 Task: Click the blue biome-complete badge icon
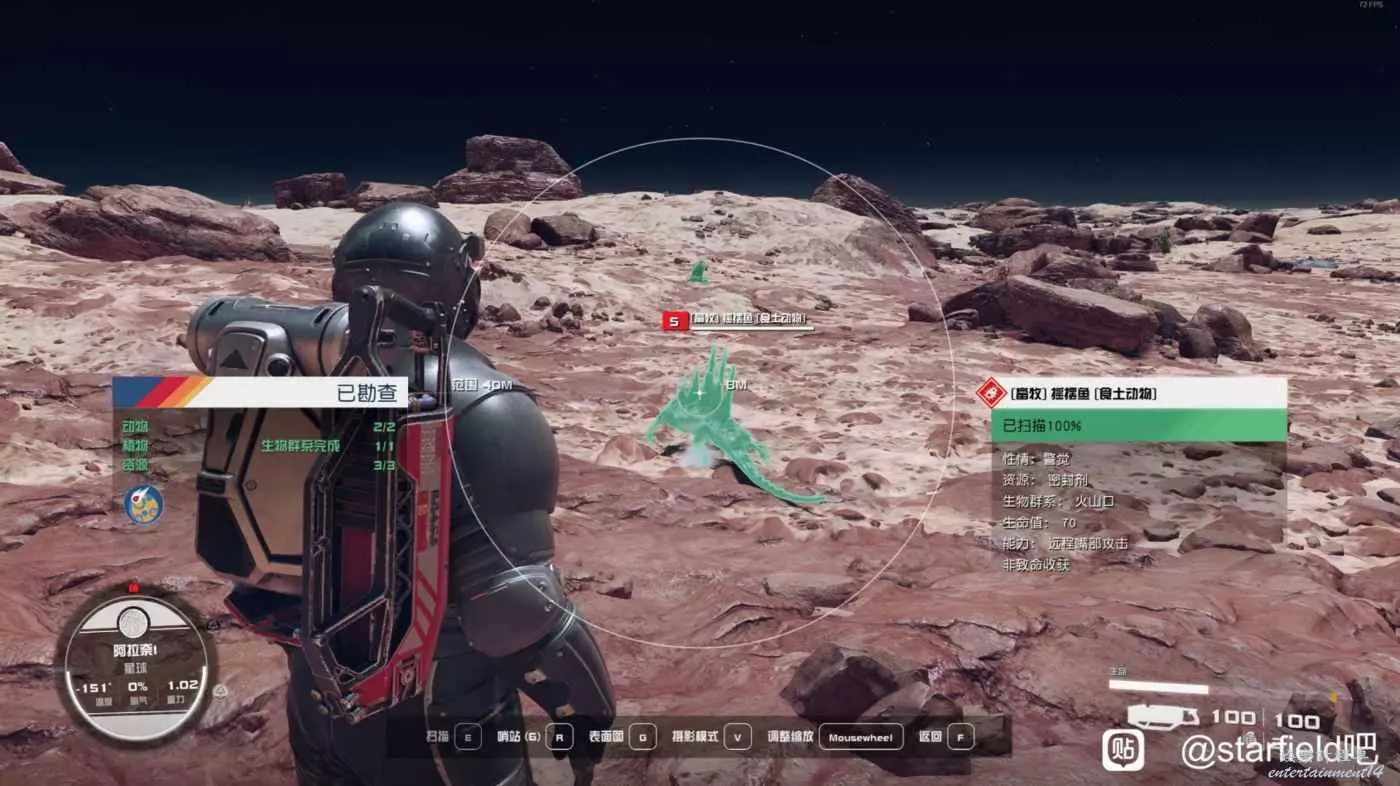143,504
